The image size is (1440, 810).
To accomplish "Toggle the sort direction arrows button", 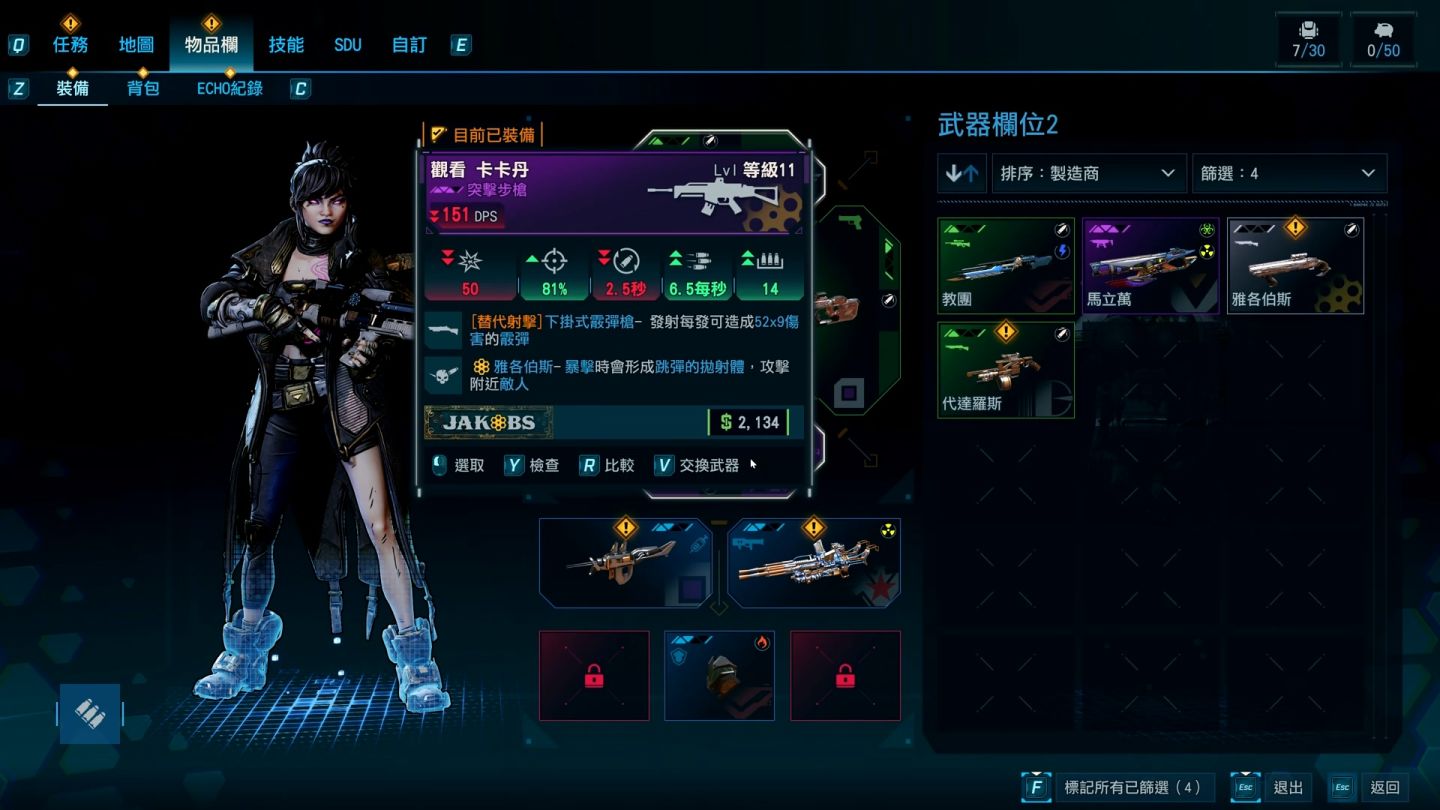I will click(x=962, y=173).
